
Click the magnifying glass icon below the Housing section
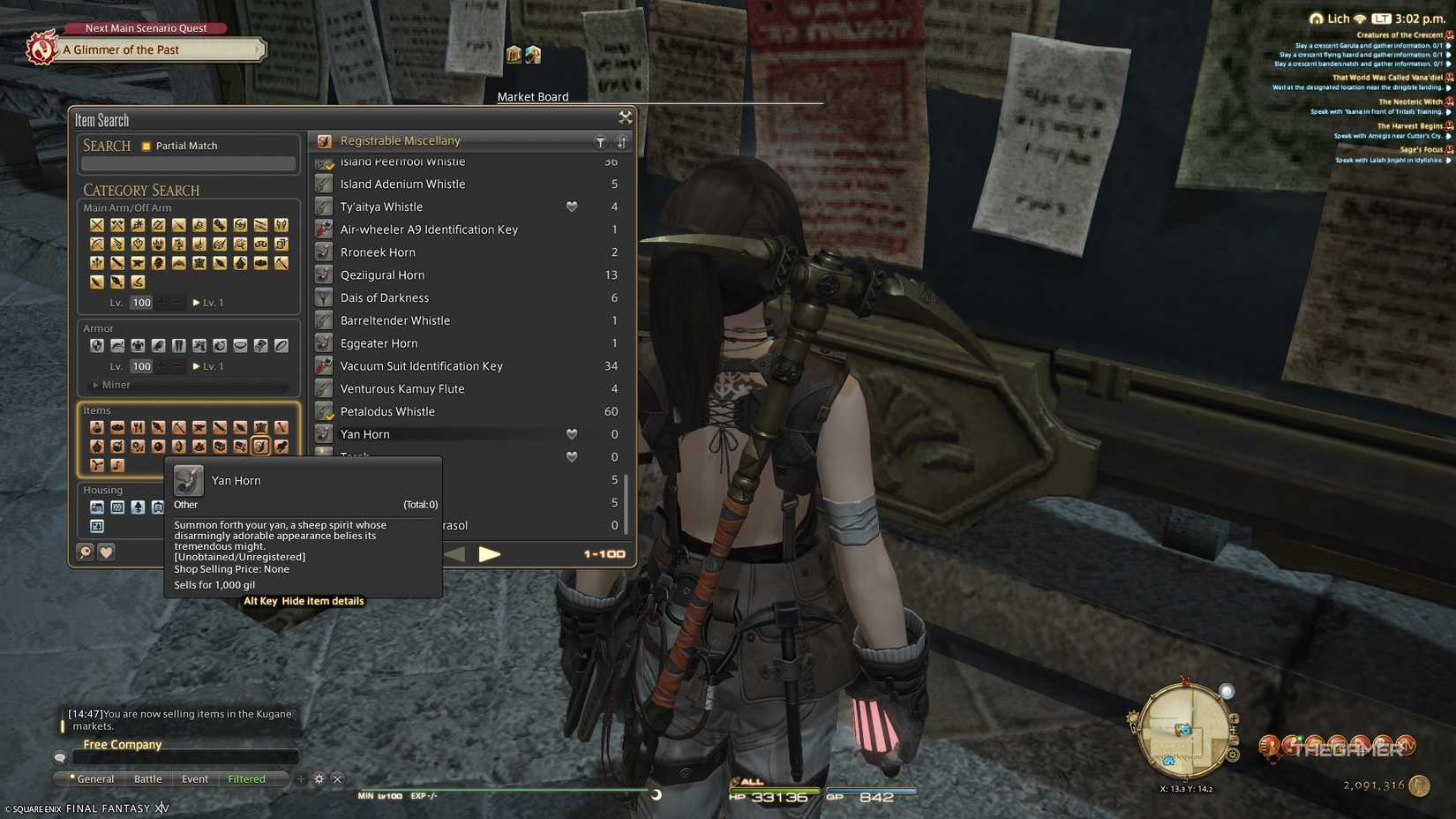point(84,552)
